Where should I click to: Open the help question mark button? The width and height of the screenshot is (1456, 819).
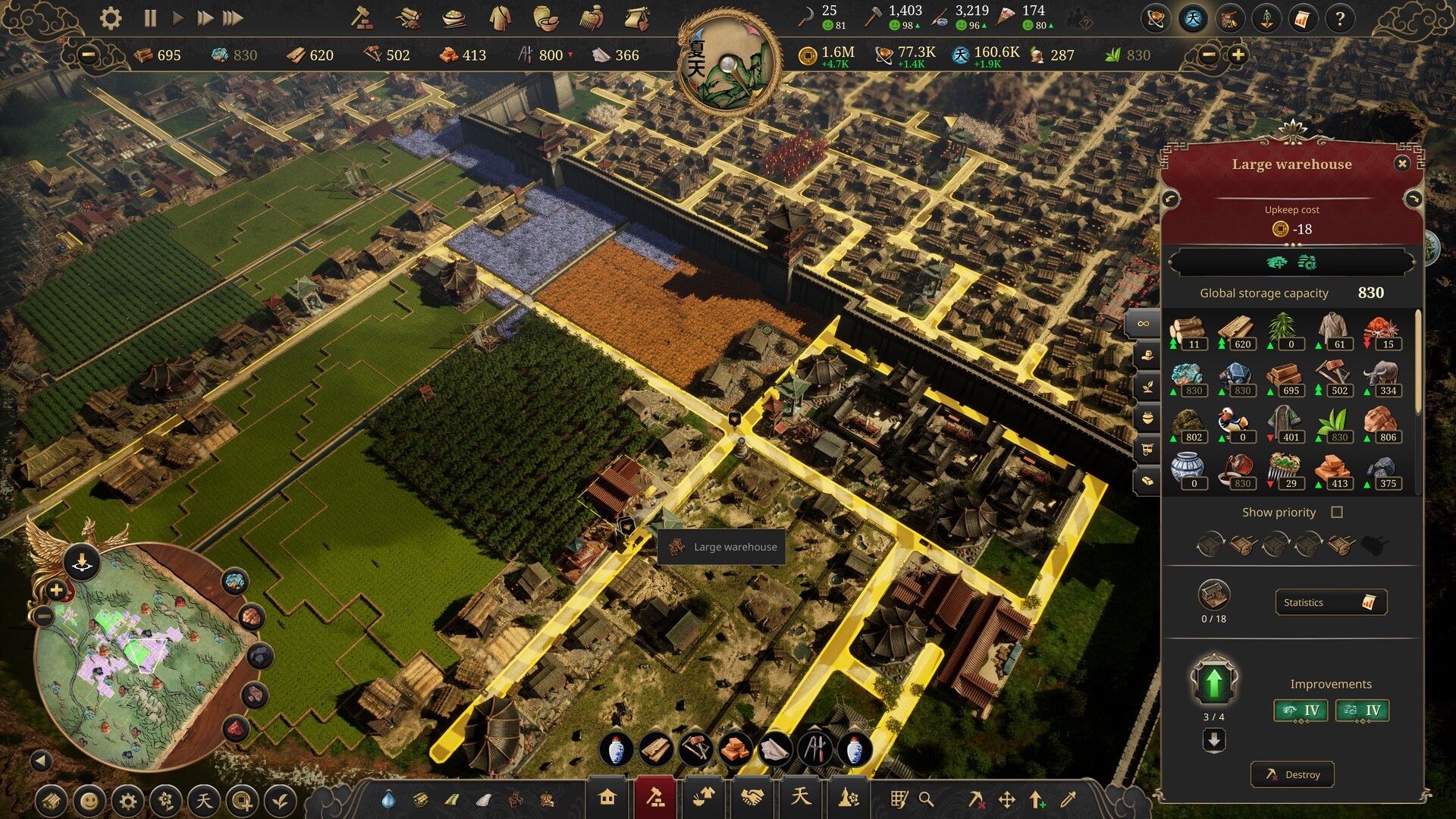pyautogui.click(x=1340, y=19)
